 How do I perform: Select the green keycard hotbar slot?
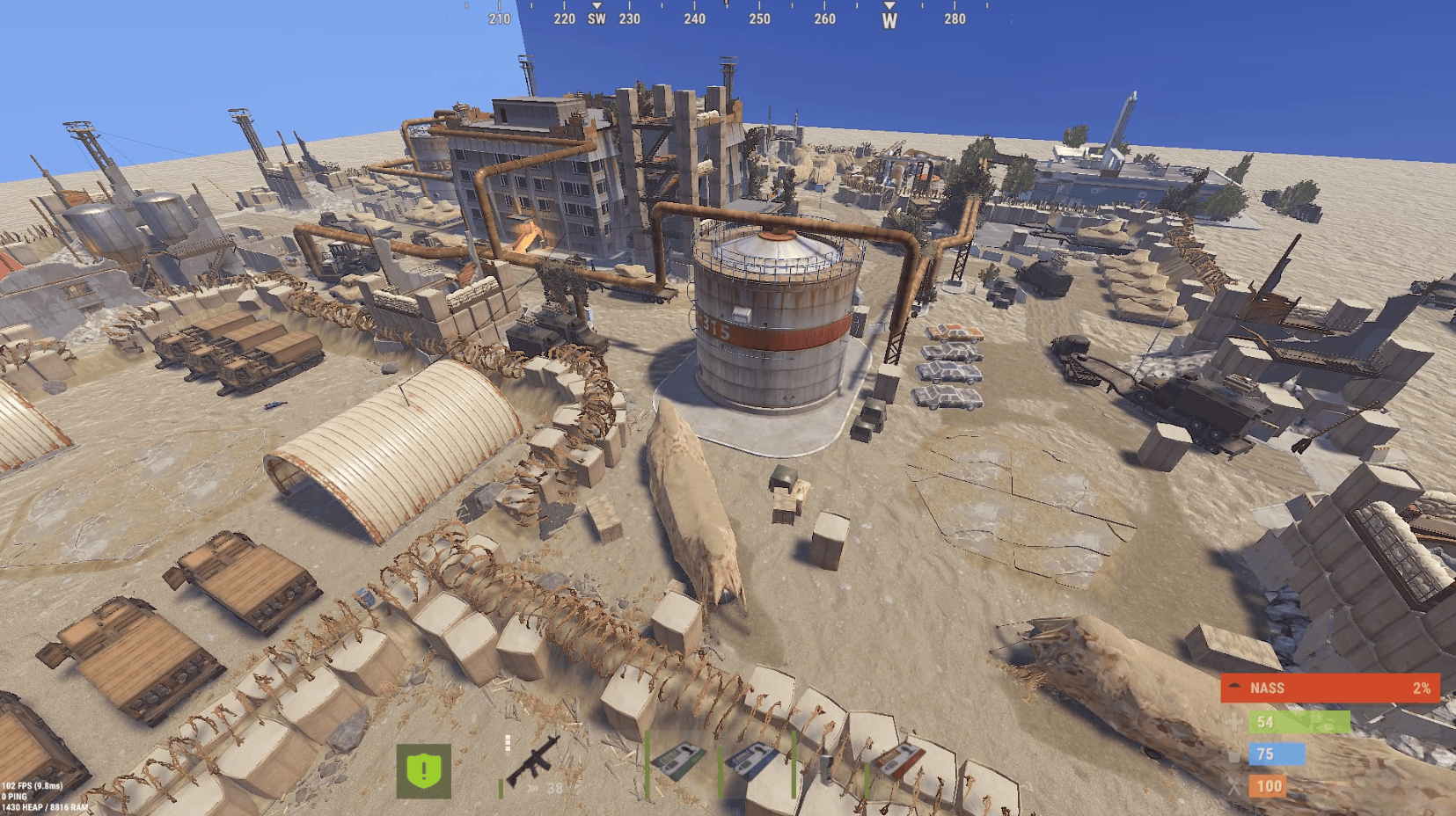680,758
